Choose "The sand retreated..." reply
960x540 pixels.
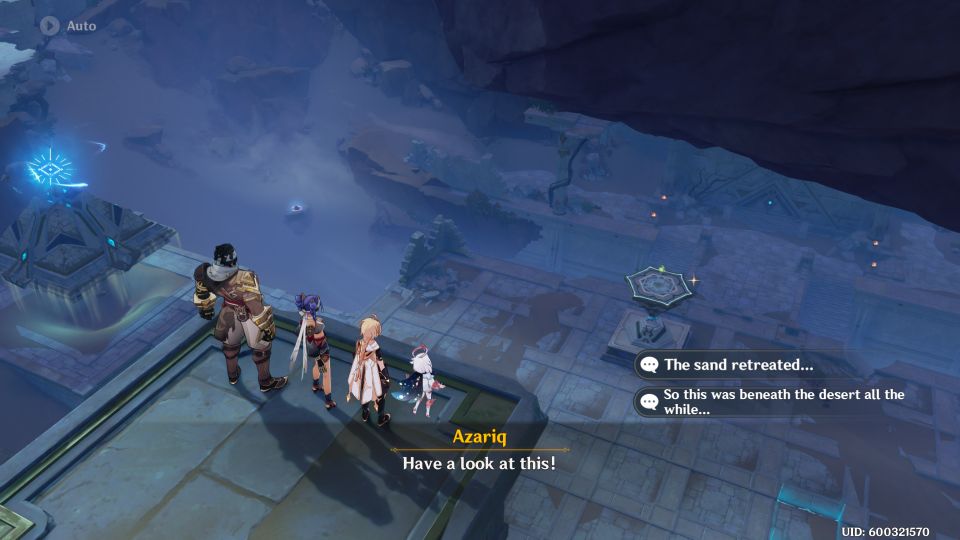pos(740,365)
